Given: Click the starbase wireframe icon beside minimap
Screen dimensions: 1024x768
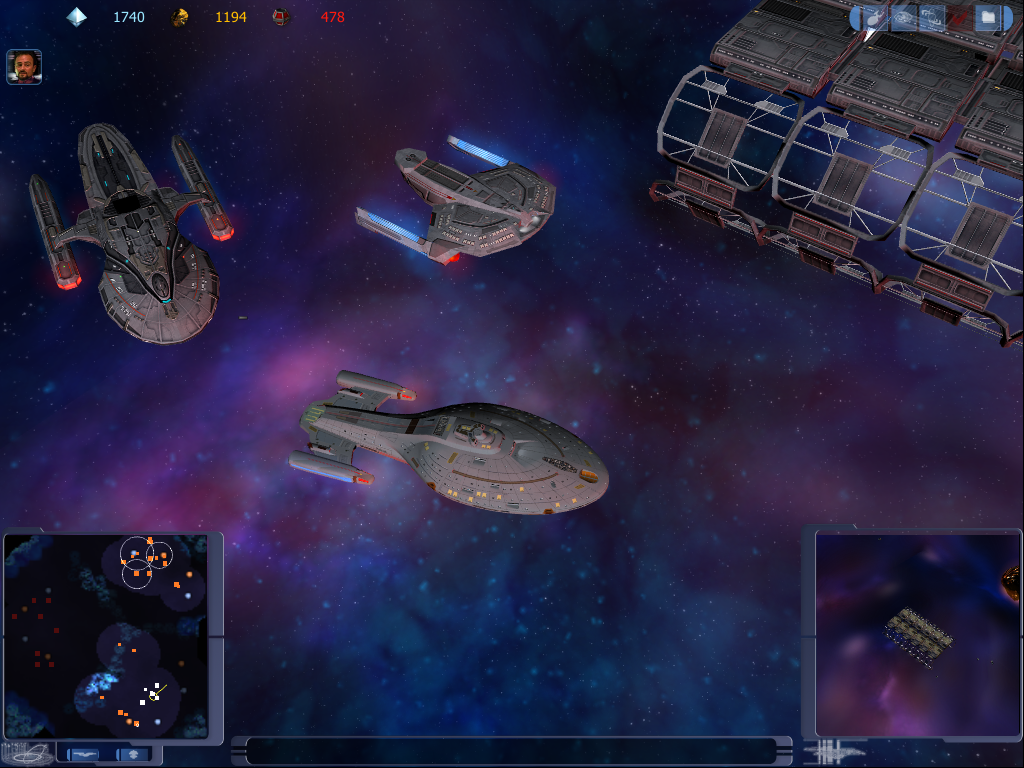Looking at the screenshot, I should pyautogui.click(x=26, y=753).
